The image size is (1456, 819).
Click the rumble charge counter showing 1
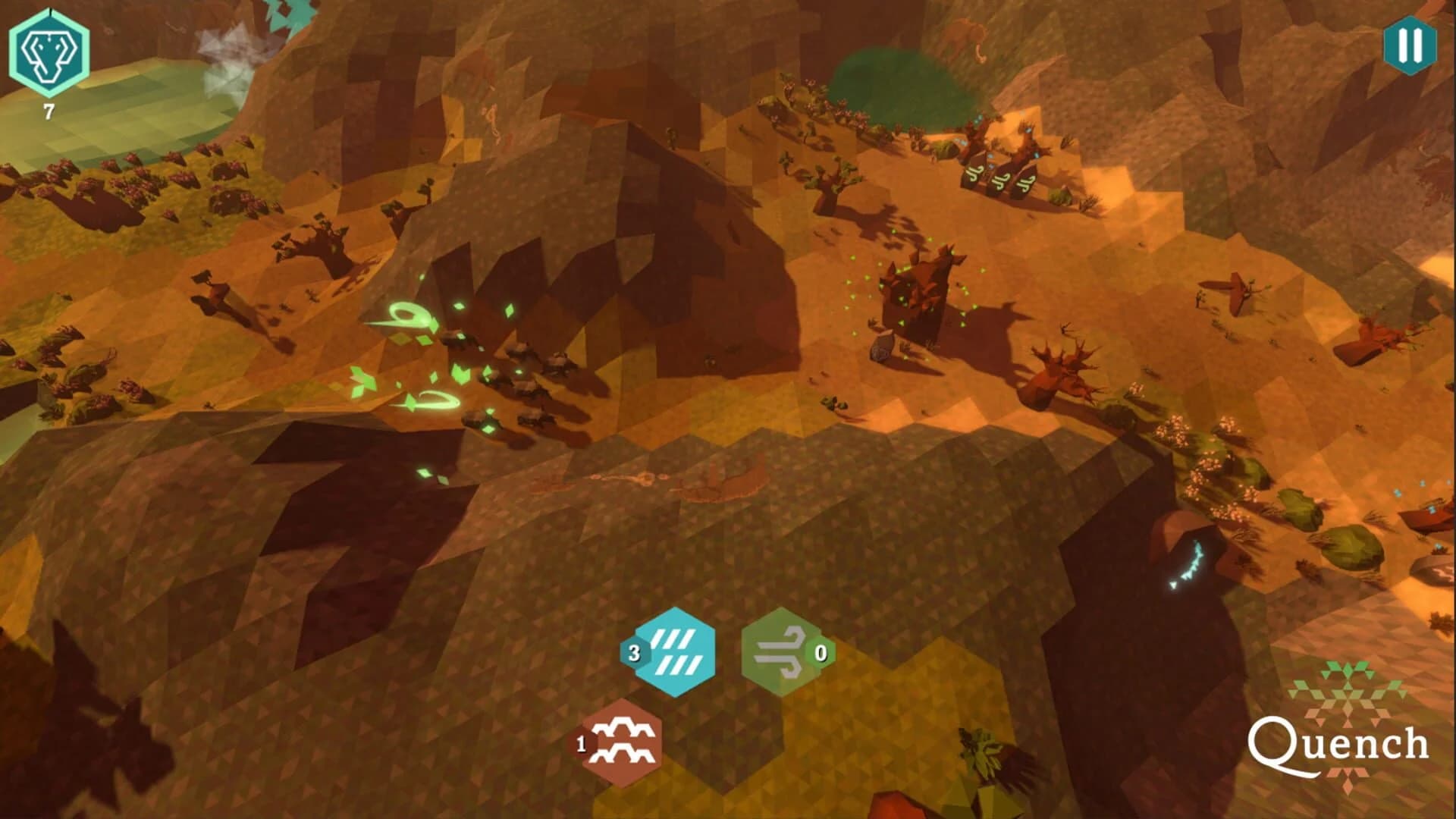[x=581, y=744]
